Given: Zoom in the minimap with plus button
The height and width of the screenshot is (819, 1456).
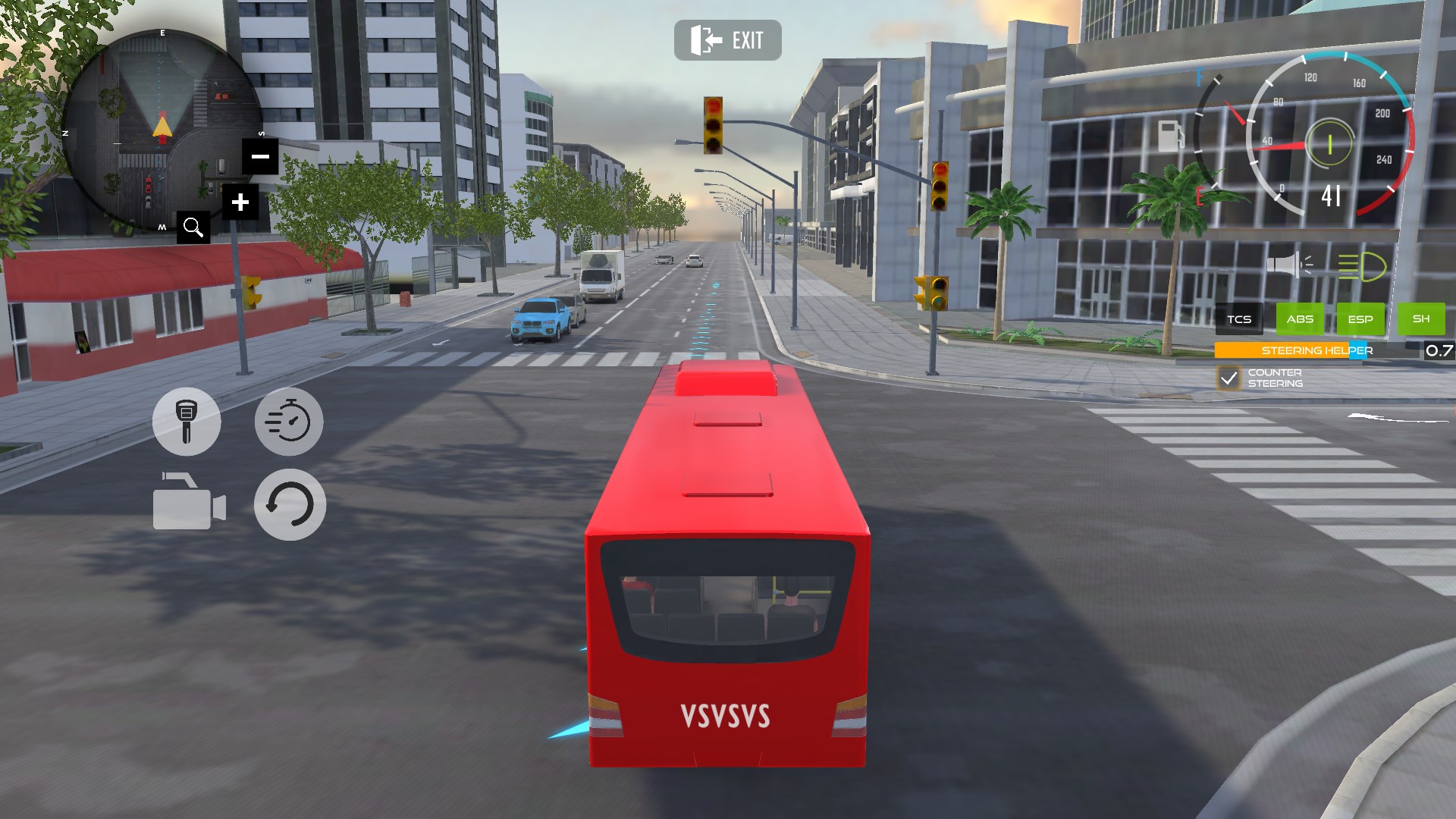Looking at the screenshot, I should click(x=240, y=201).
